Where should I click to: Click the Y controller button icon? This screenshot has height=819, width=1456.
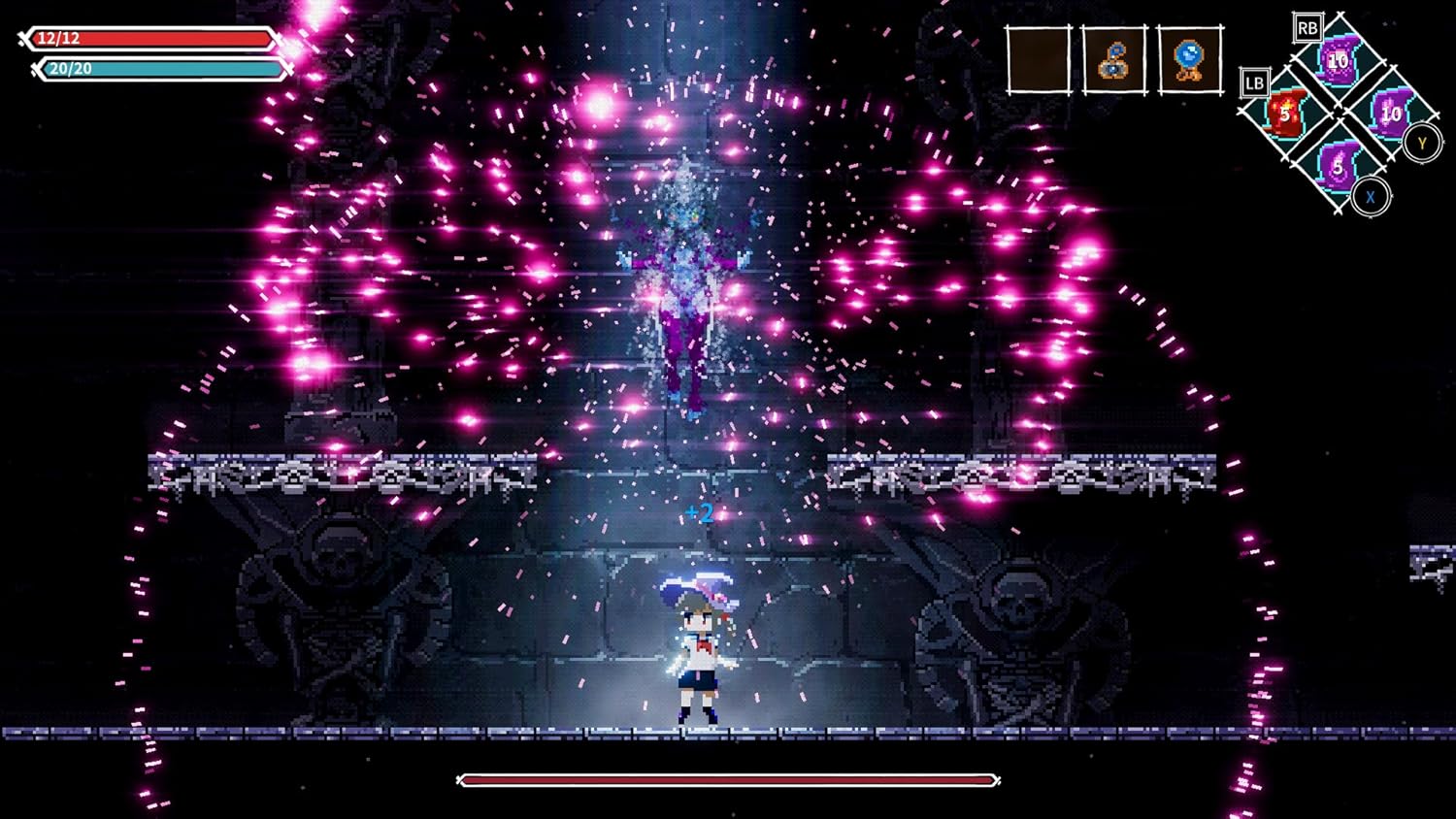(x=1421, y=142)
